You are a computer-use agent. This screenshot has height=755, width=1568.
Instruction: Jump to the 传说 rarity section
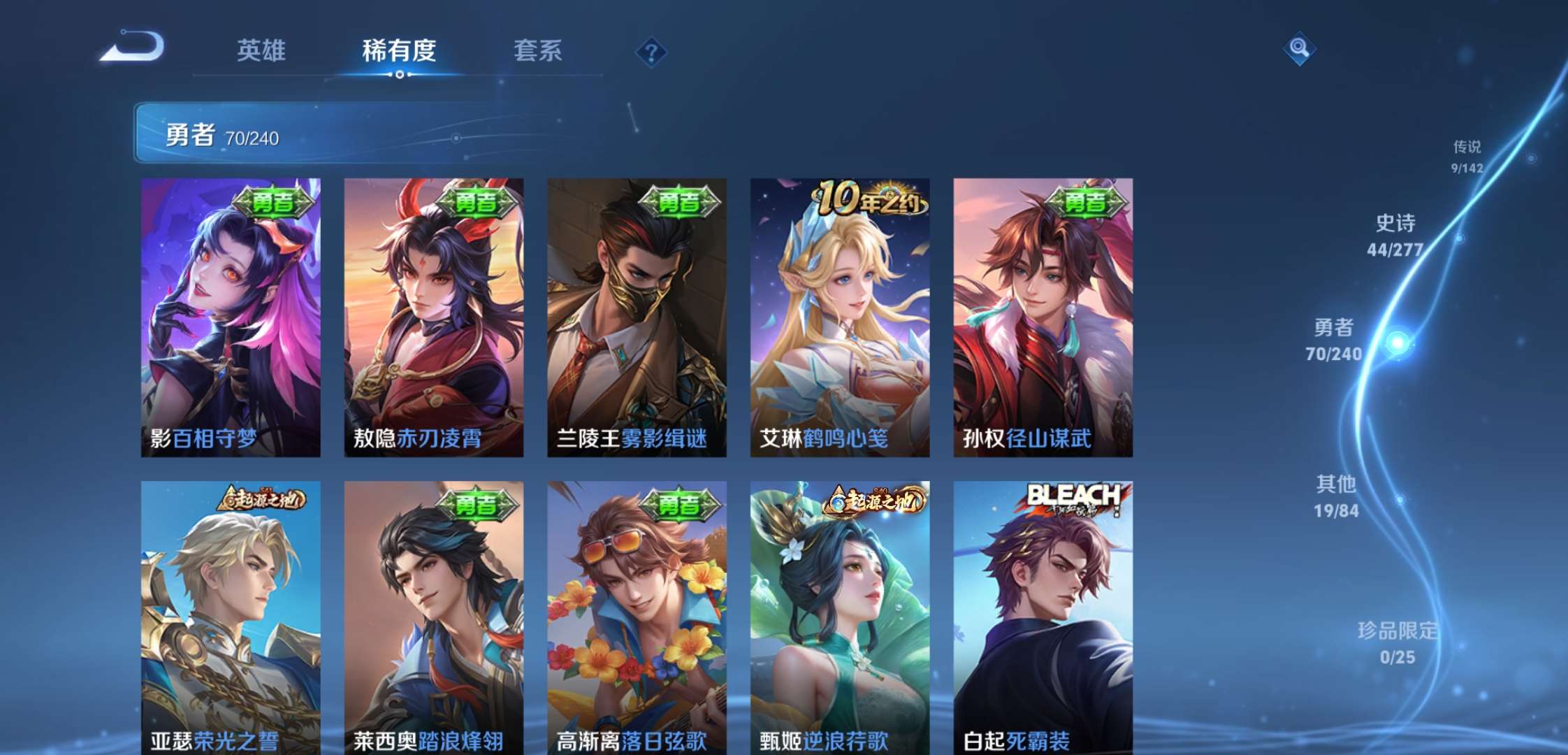tap(1467, 155)
